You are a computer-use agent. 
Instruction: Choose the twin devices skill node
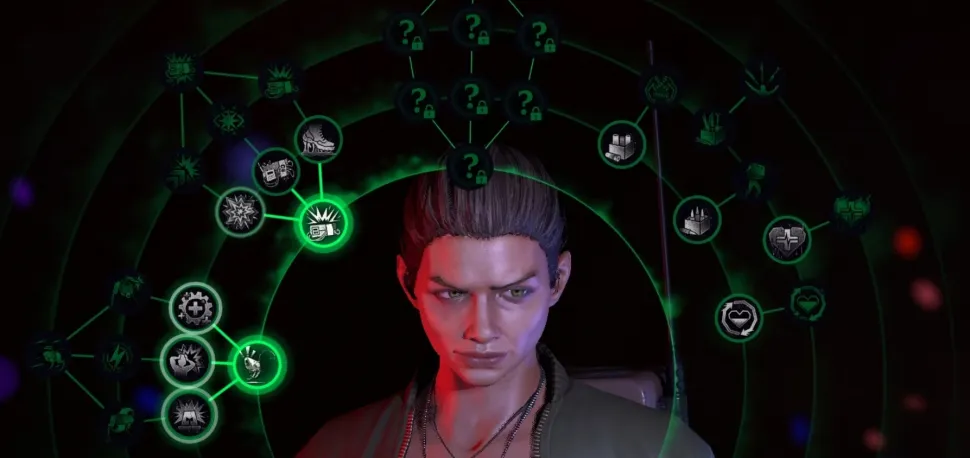[275, 172]
